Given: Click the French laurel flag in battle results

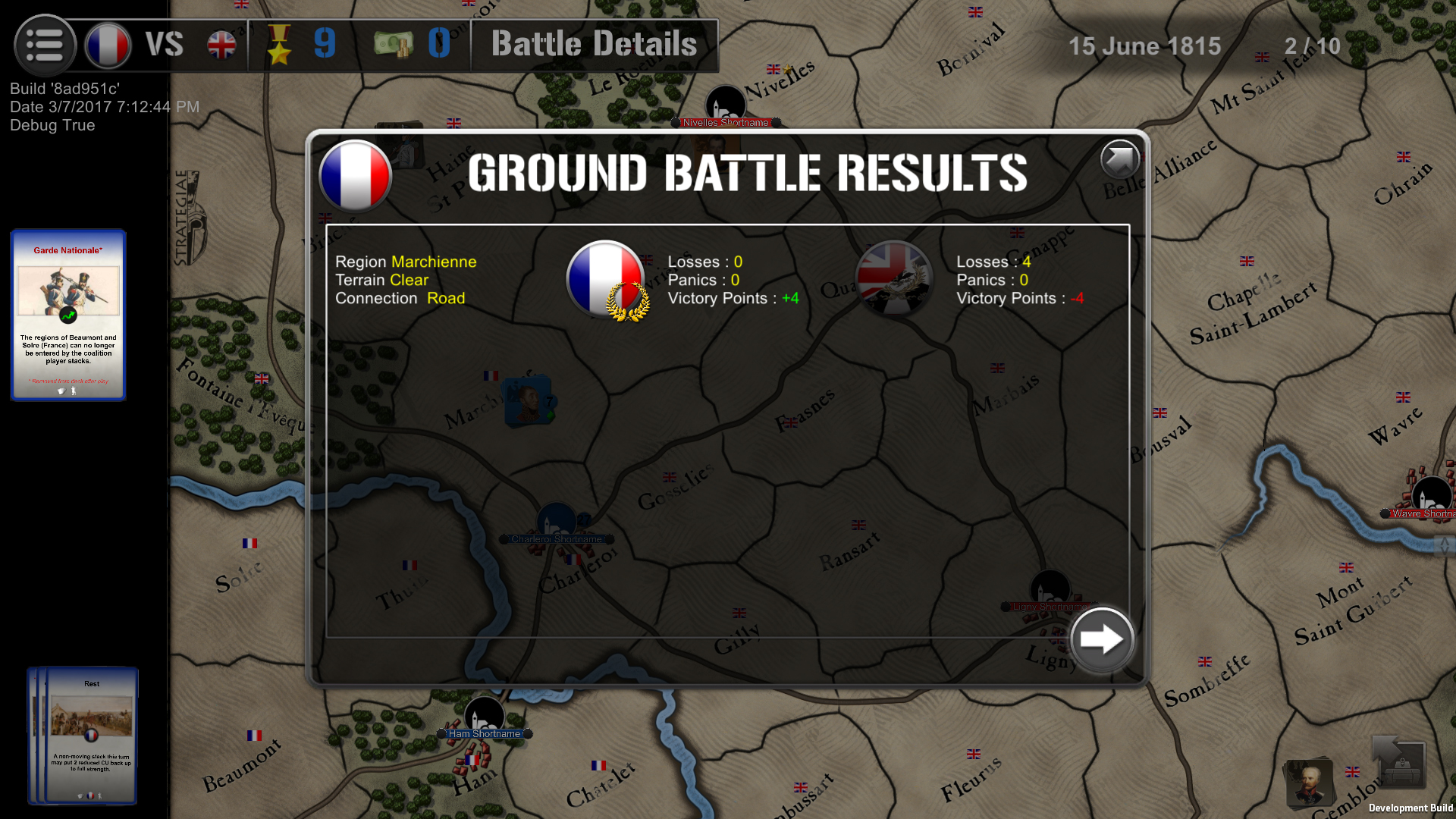Looking at the screenshot, I should (604, 279).
